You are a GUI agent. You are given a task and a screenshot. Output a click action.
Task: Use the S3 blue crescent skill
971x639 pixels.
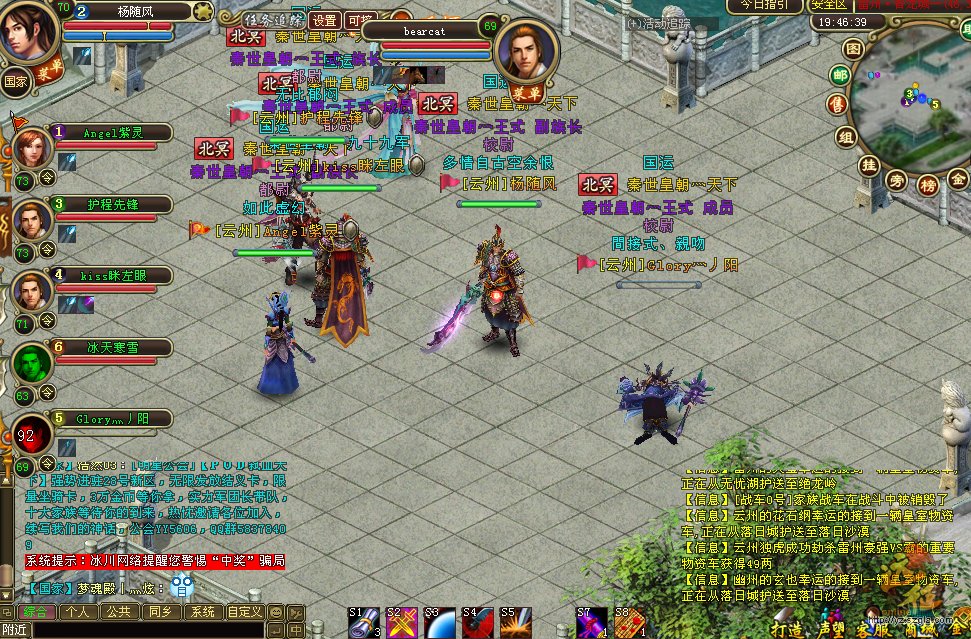pos(440,623)
